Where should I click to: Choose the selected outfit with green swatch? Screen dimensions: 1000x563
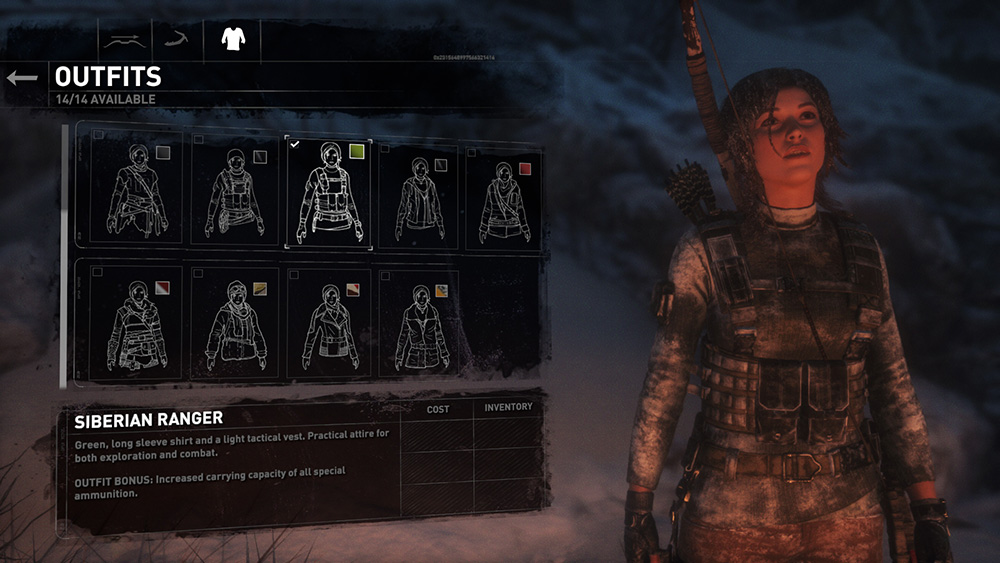click(328, 192)
